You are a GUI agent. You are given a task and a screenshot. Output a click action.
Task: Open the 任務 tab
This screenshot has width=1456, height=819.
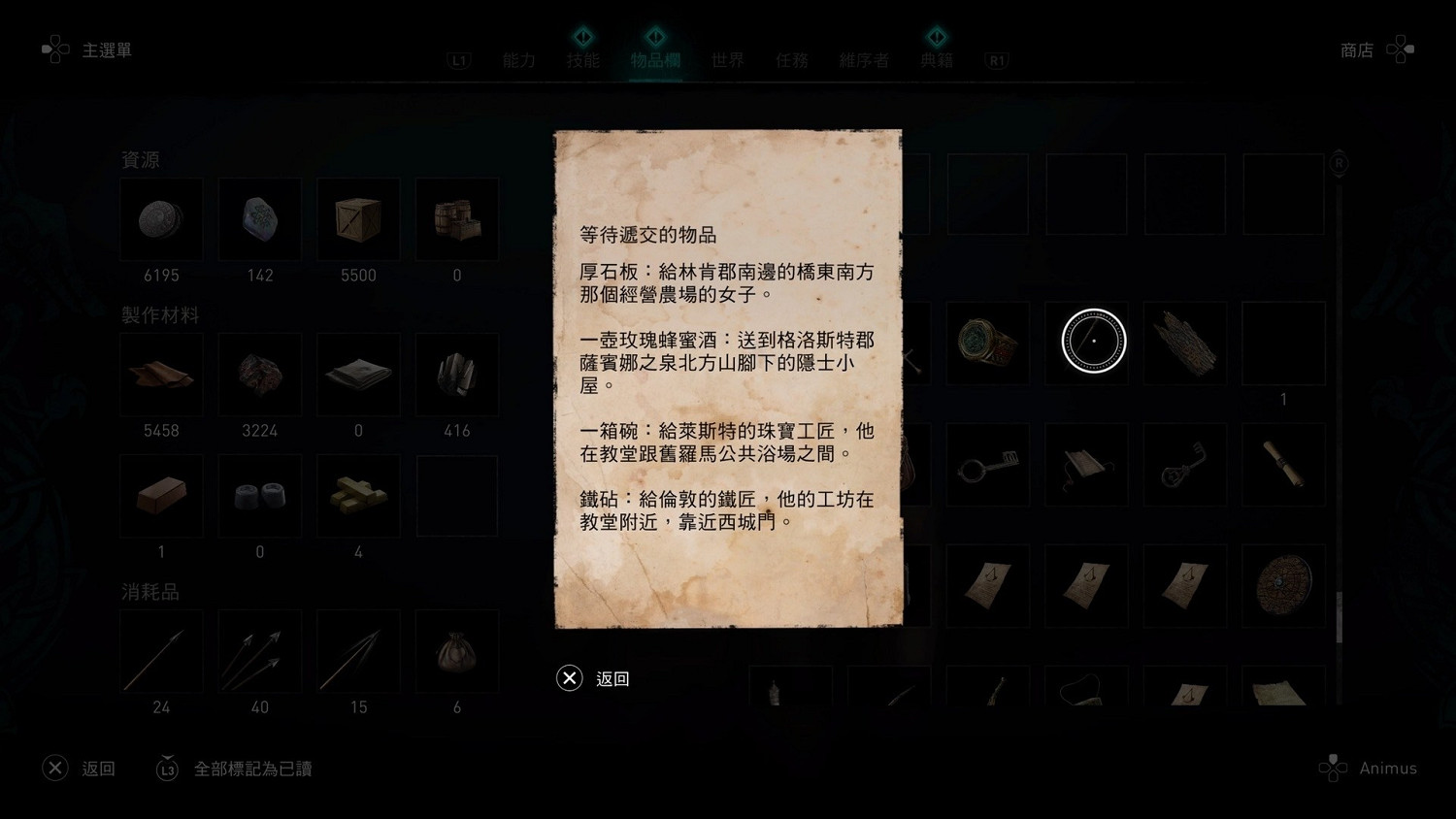pyautogui.click(x=791, y=59)
